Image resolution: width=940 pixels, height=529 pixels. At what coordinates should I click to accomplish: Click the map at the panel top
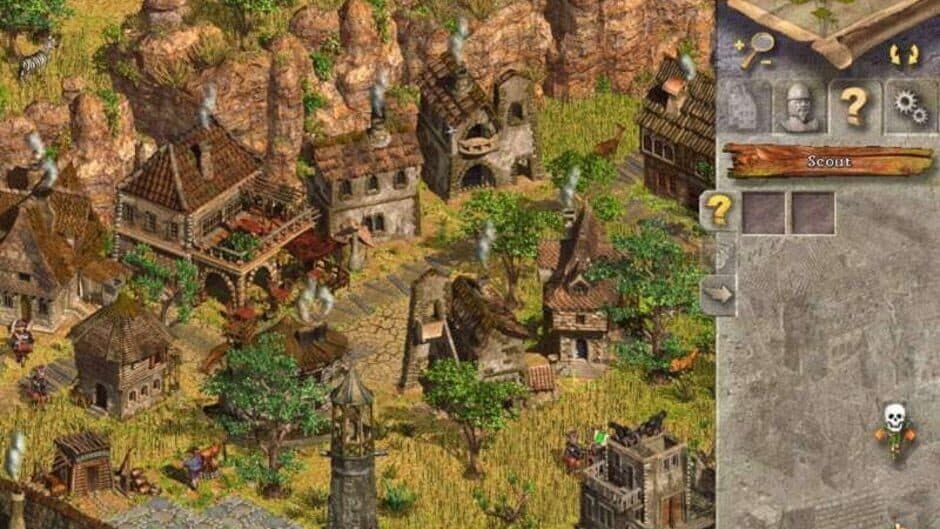click(828, 16)
